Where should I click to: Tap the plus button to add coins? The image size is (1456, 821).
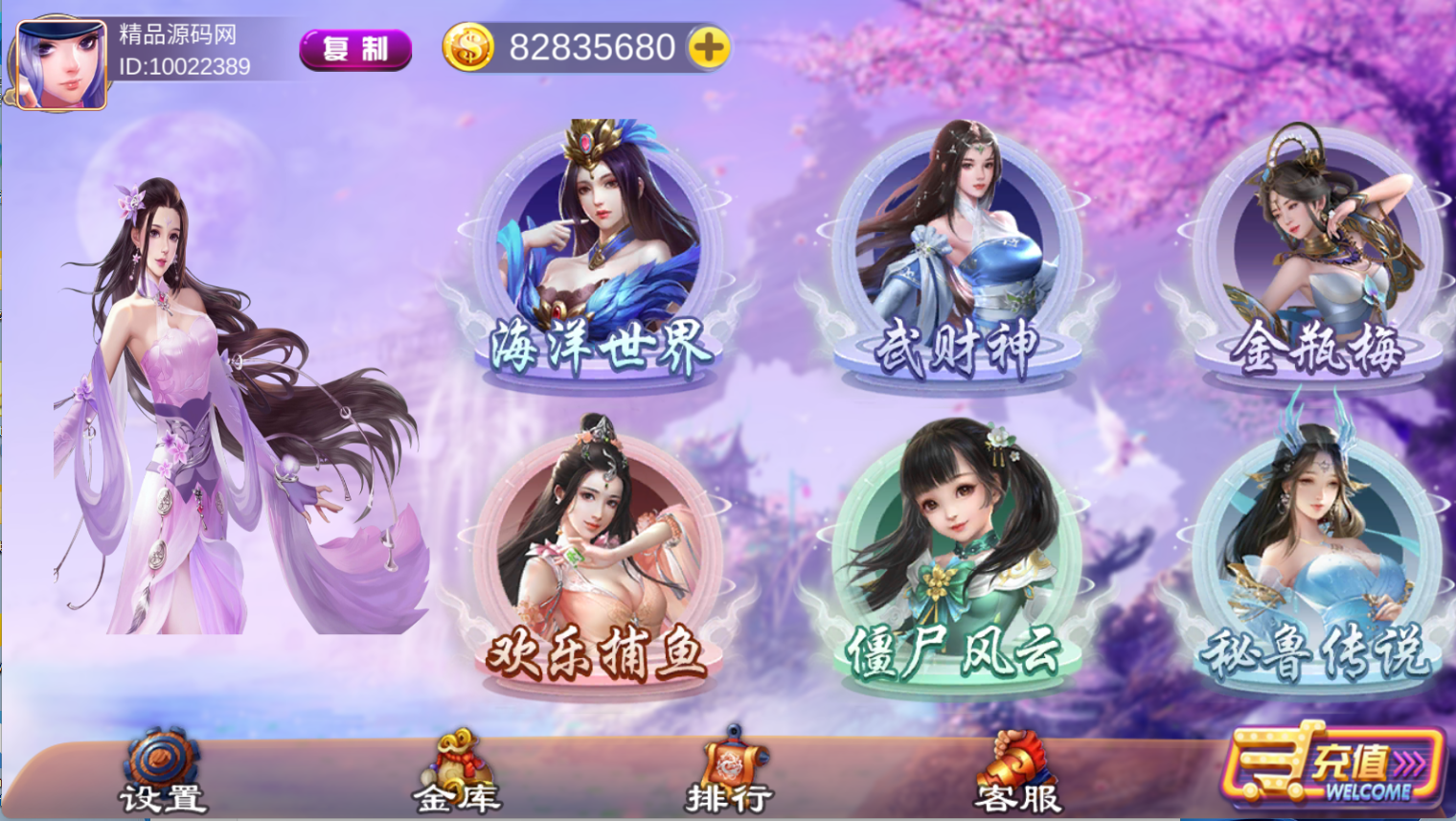point(708,47)
